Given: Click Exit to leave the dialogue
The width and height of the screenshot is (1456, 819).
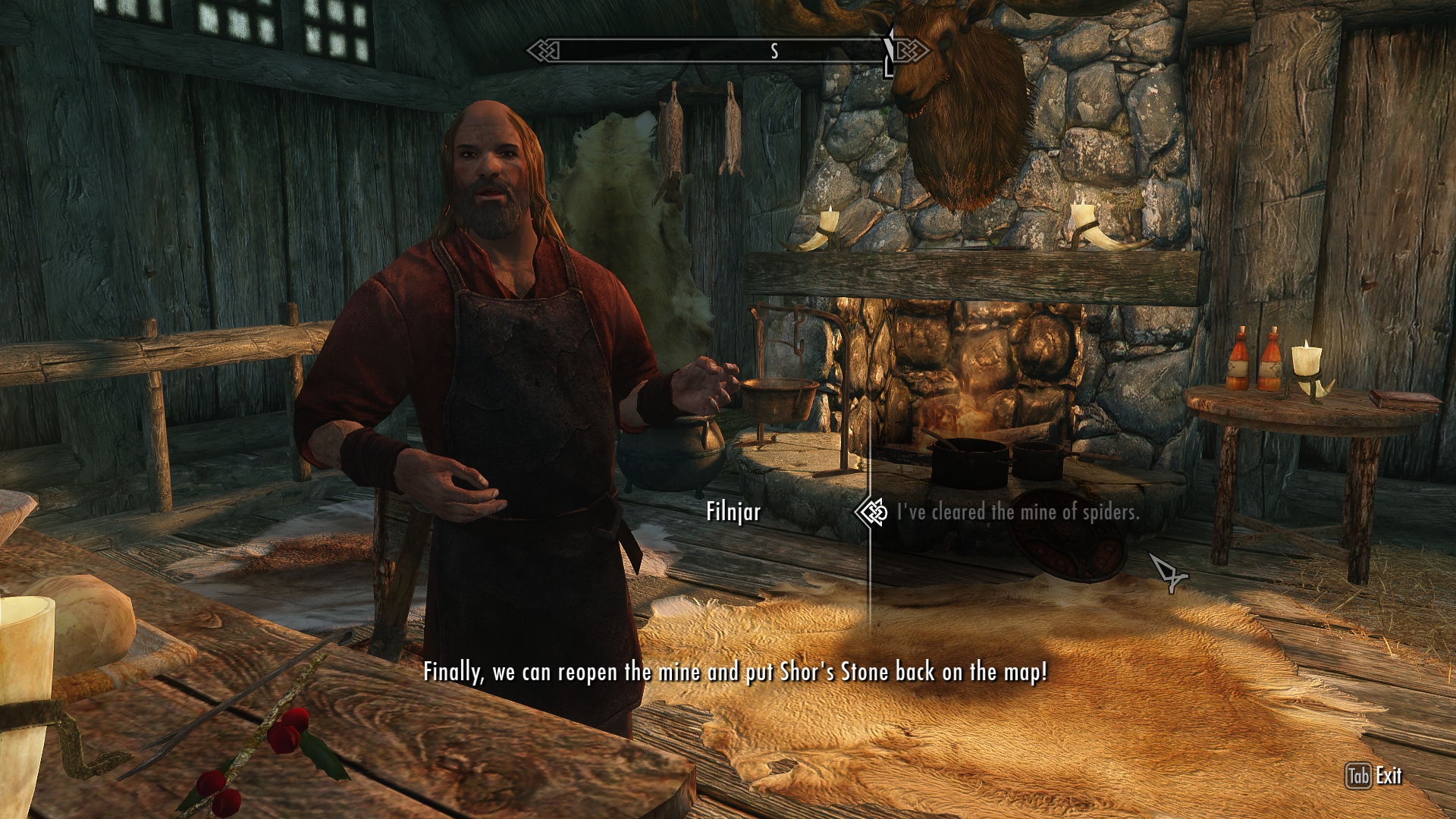Looking at the screenshot, I should (1374, 776).
